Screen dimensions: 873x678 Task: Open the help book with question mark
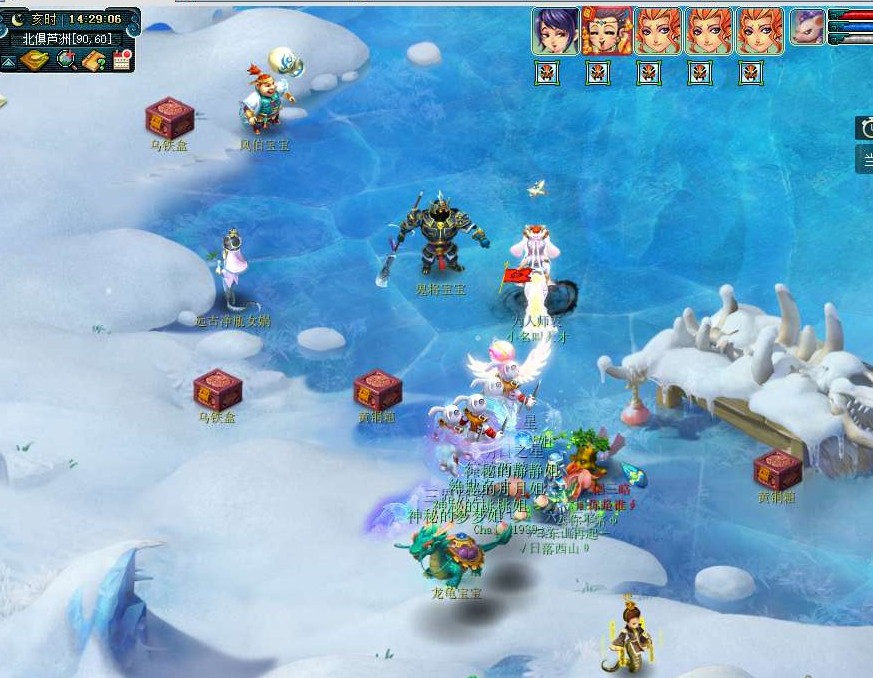[95, 61]
